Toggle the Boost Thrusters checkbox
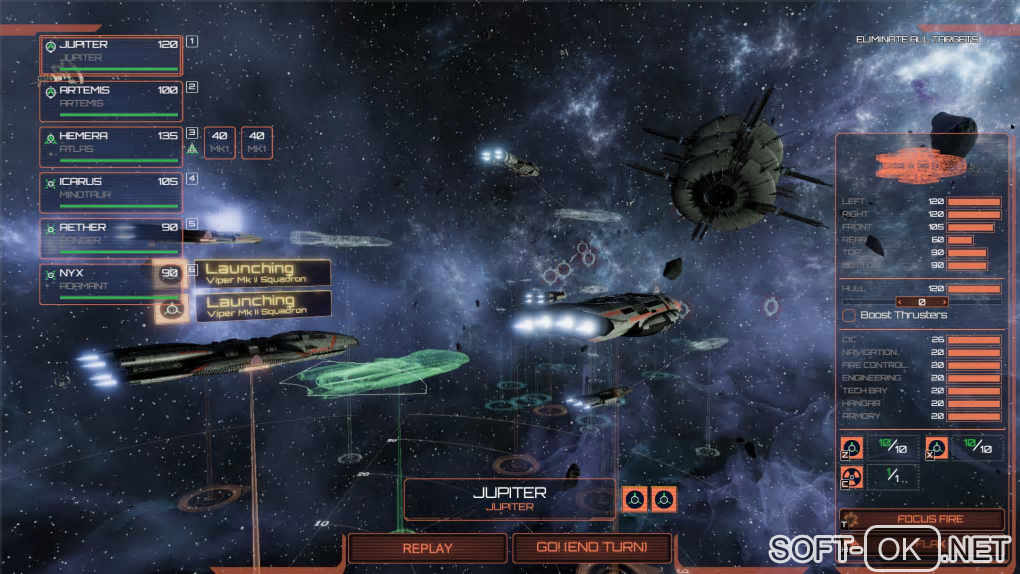Image resolution: width=1020 pixels, height=574 pixels. (x=849, y=315)
